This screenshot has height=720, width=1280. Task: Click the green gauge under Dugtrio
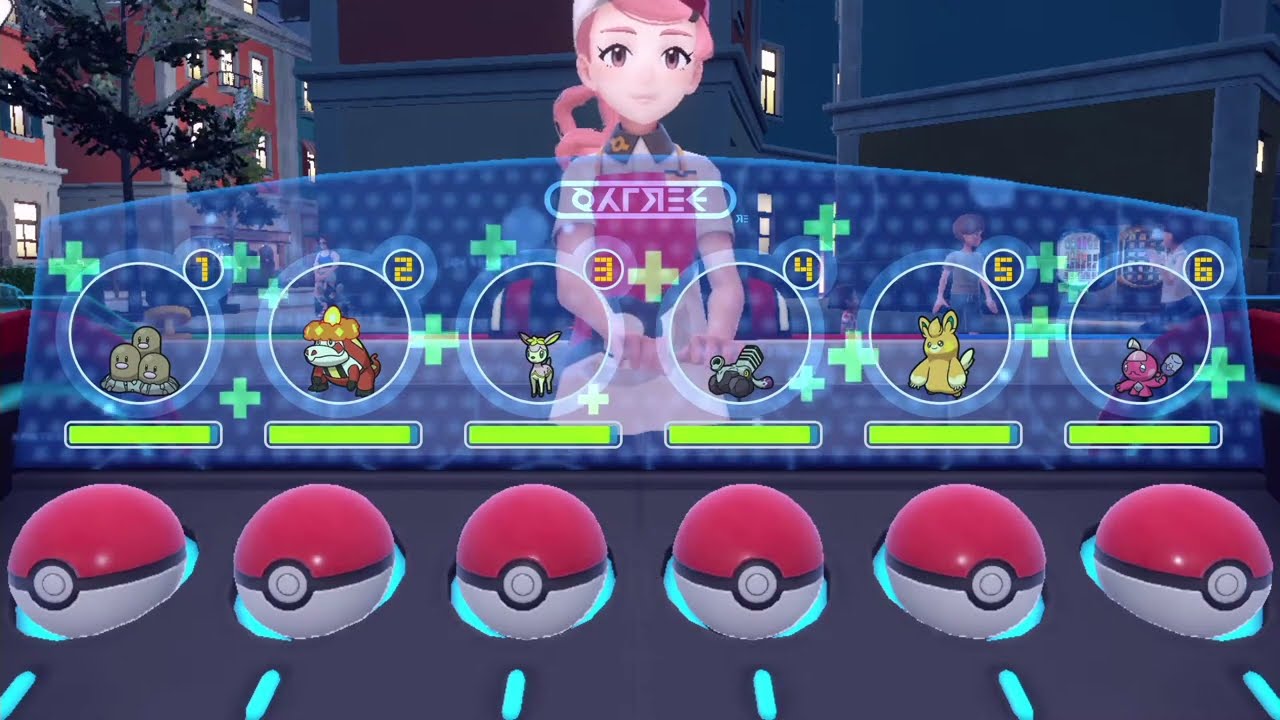pos(141,434)
